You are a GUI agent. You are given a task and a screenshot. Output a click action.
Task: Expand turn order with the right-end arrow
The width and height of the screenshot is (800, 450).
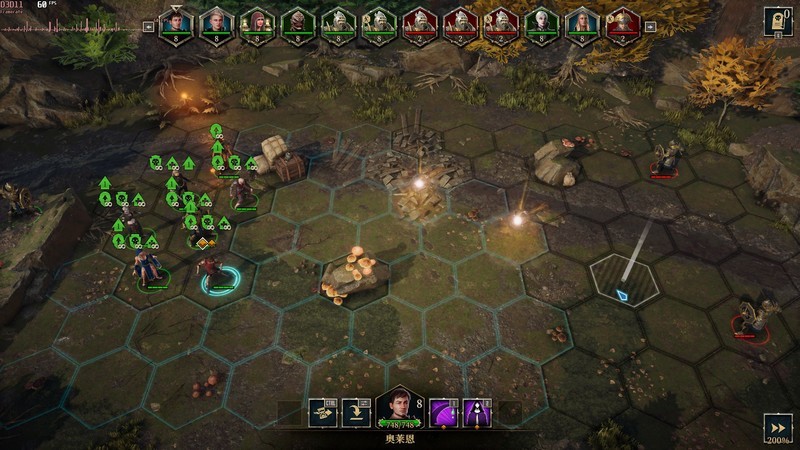point(650,28)
